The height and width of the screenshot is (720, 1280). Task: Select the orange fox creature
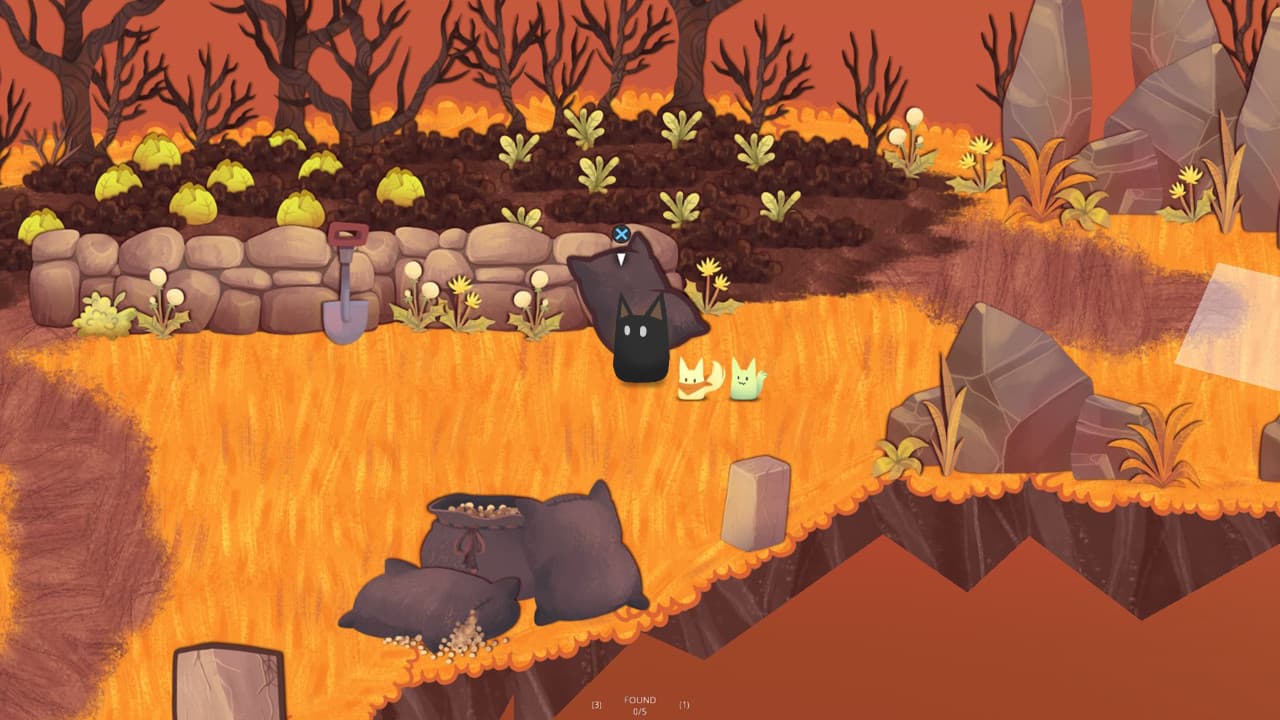694,380
